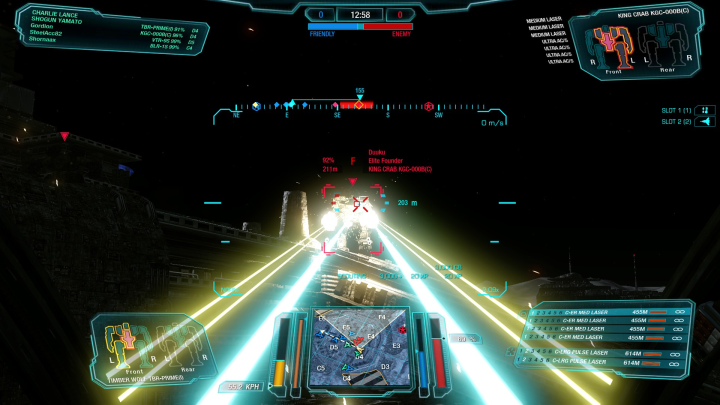Click the King Crab front armor diagram

611,44
